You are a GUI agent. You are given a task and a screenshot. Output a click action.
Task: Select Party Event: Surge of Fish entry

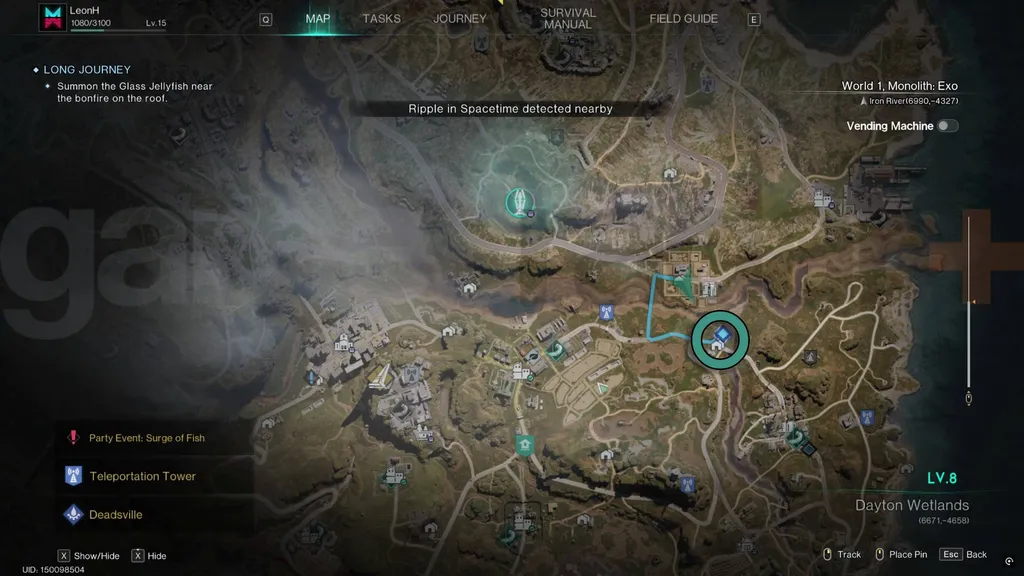(146, 438)
